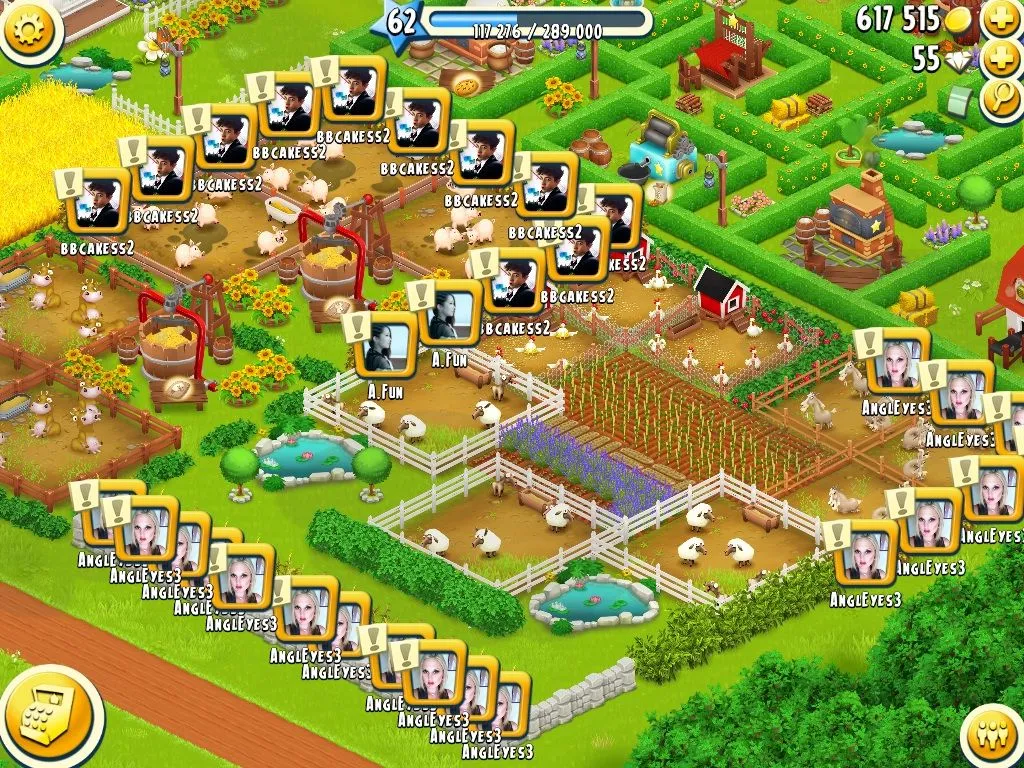Show the friends list button
Viewport: 1024px width, 768px height.
point(993,737)
